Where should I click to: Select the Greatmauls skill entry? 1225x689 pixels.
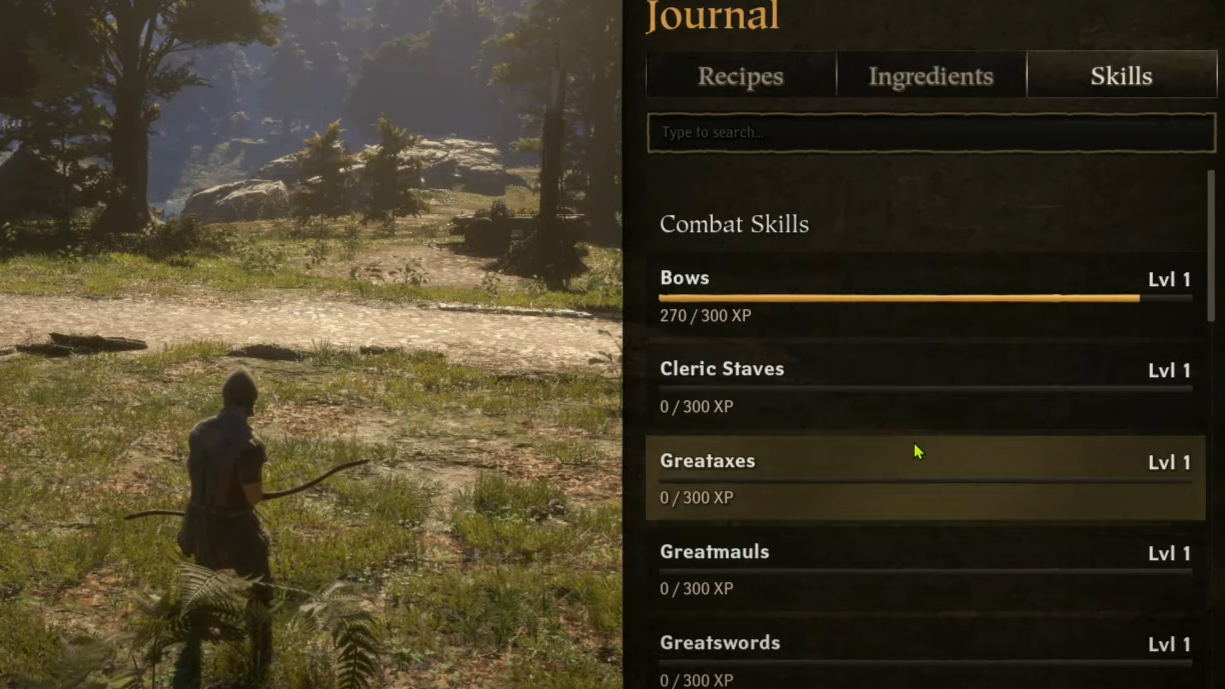(925, 569)
